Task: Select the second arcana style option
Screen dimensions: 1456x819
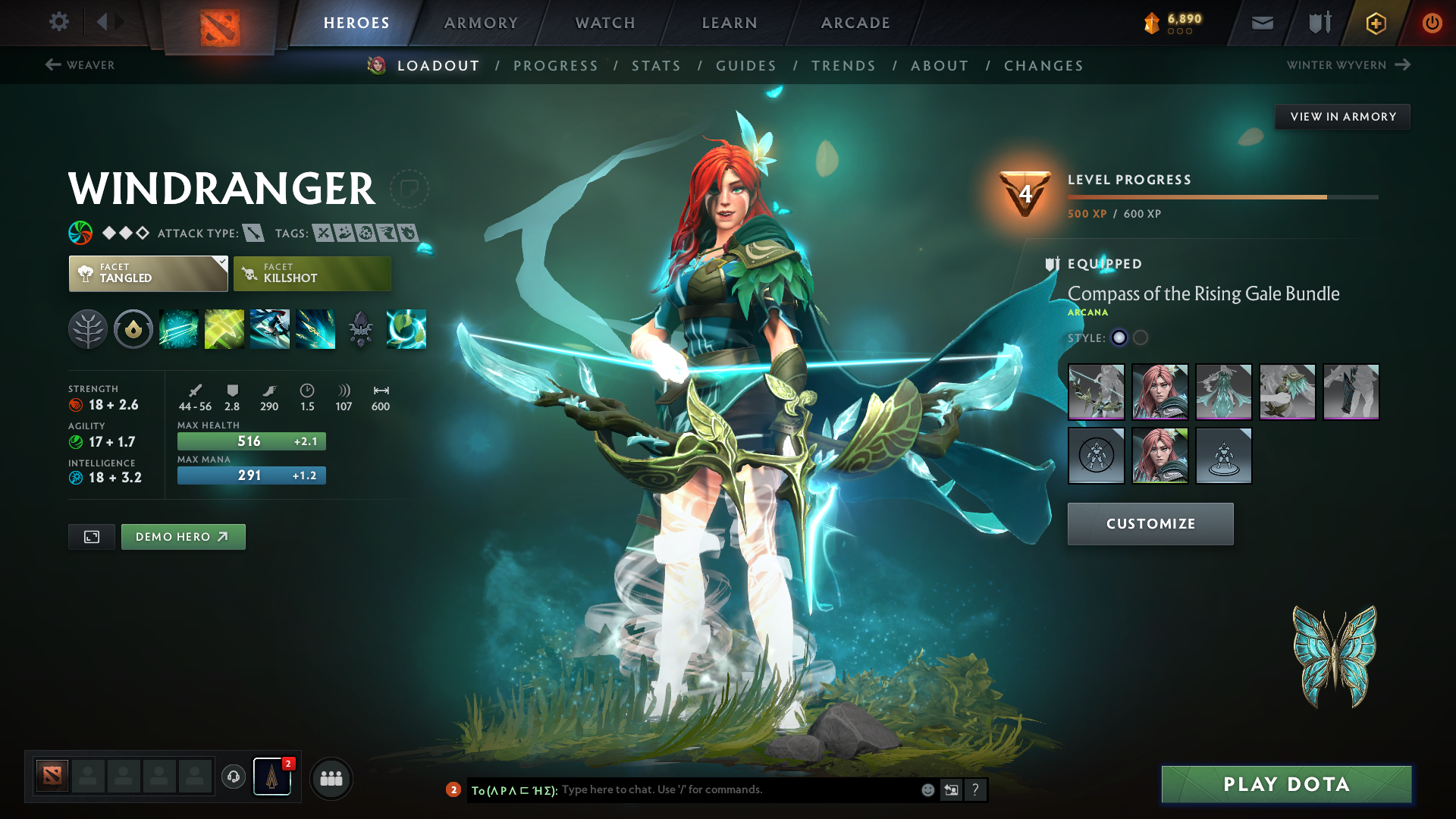Action: 1141,338
